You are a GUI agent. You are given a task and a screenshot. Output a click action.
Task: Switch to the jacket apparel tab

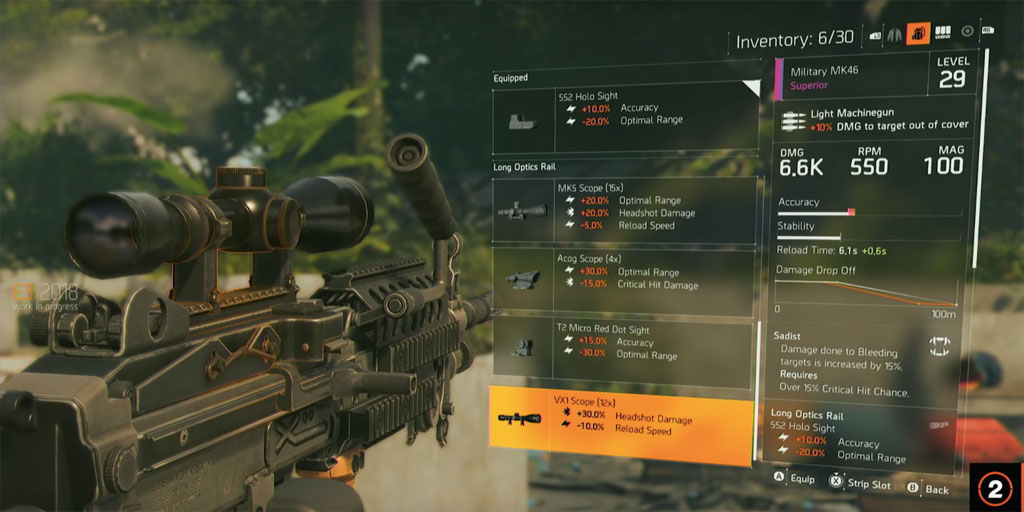pyautogui.click(x=896, y=33)
